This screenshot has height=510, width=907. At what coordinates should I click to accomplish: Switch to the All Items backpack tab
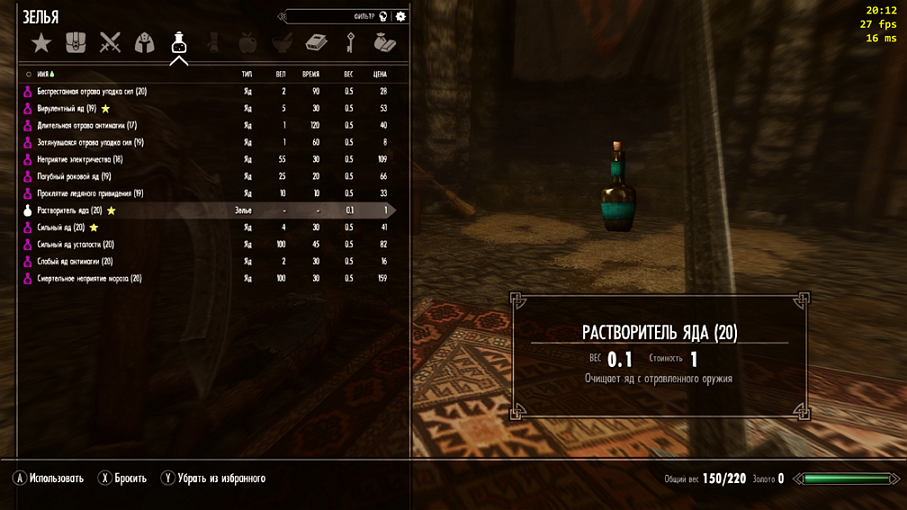click(x=76, y=43)
